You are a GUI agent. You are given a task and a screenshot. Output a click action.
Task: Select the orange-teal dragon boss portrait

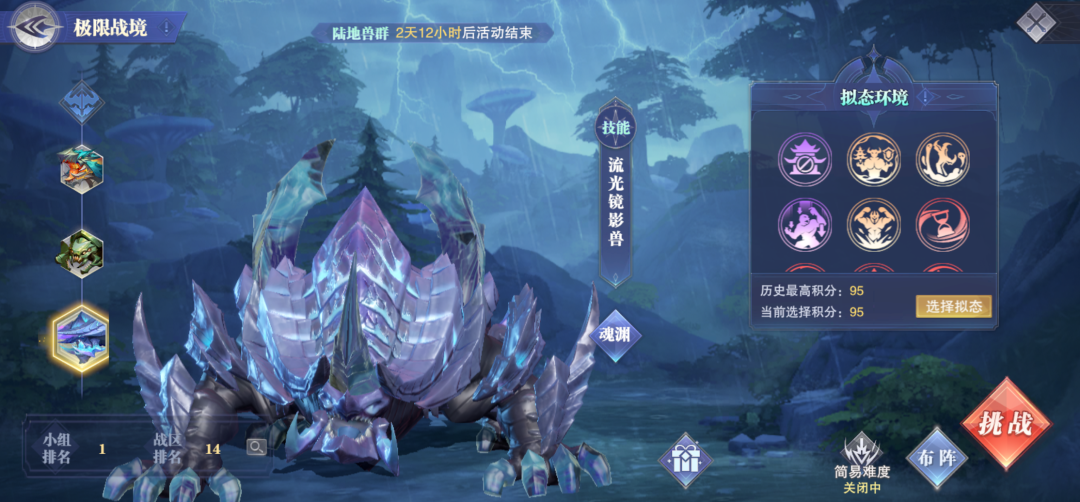81,169
